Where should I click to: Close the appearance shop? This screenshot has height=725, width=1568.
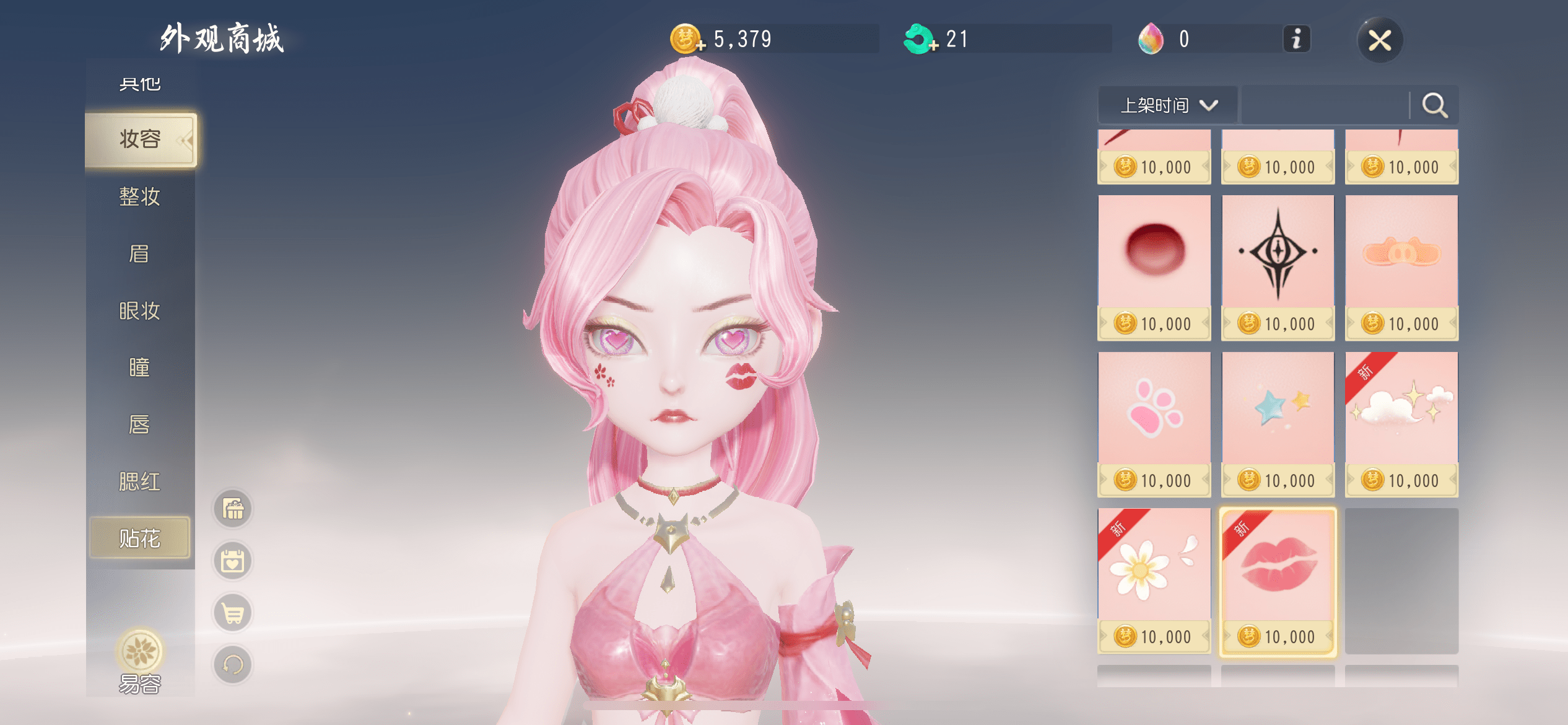[1380, 41]
